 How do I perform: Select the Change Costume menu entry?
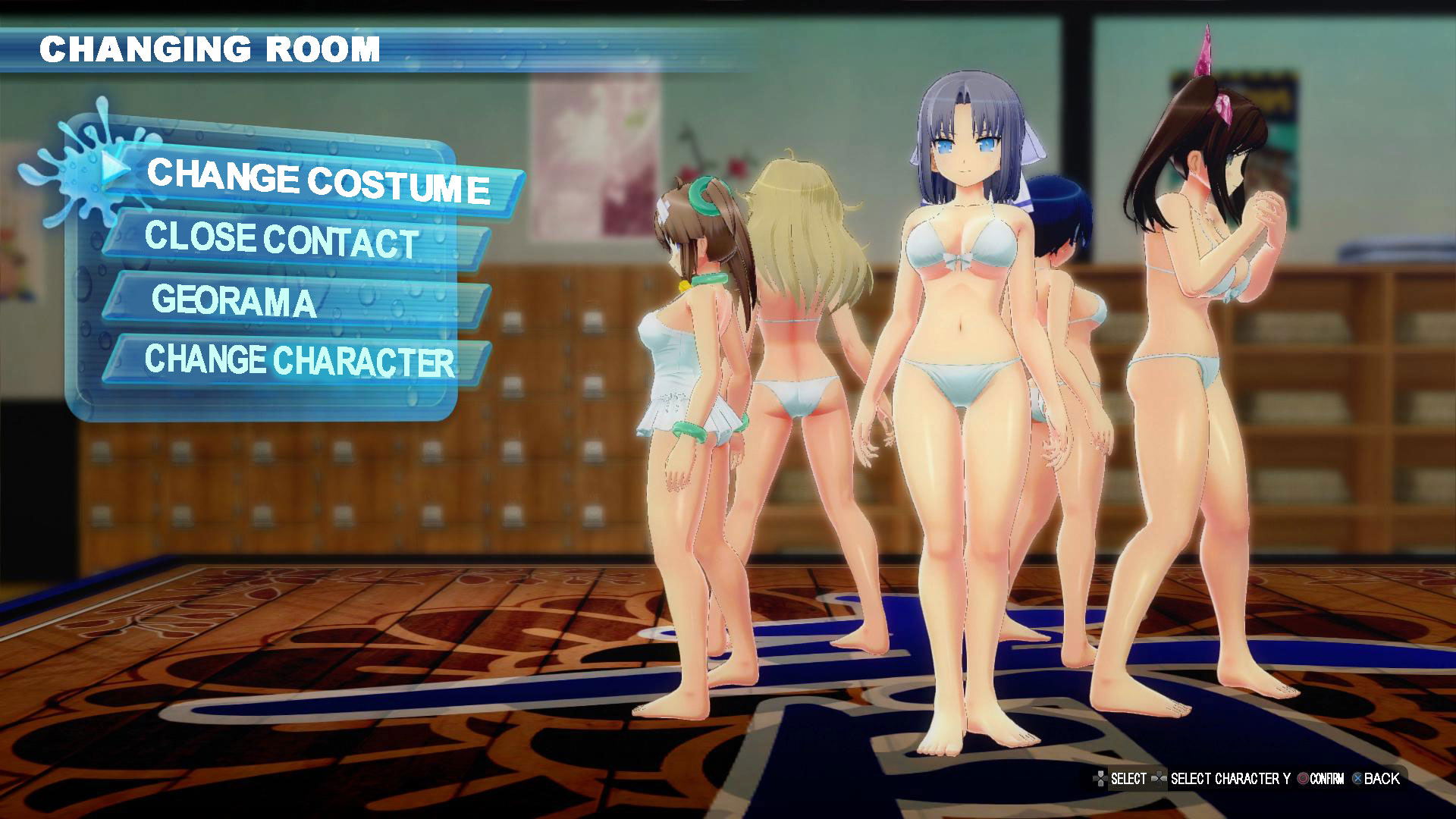pos(317,180)
